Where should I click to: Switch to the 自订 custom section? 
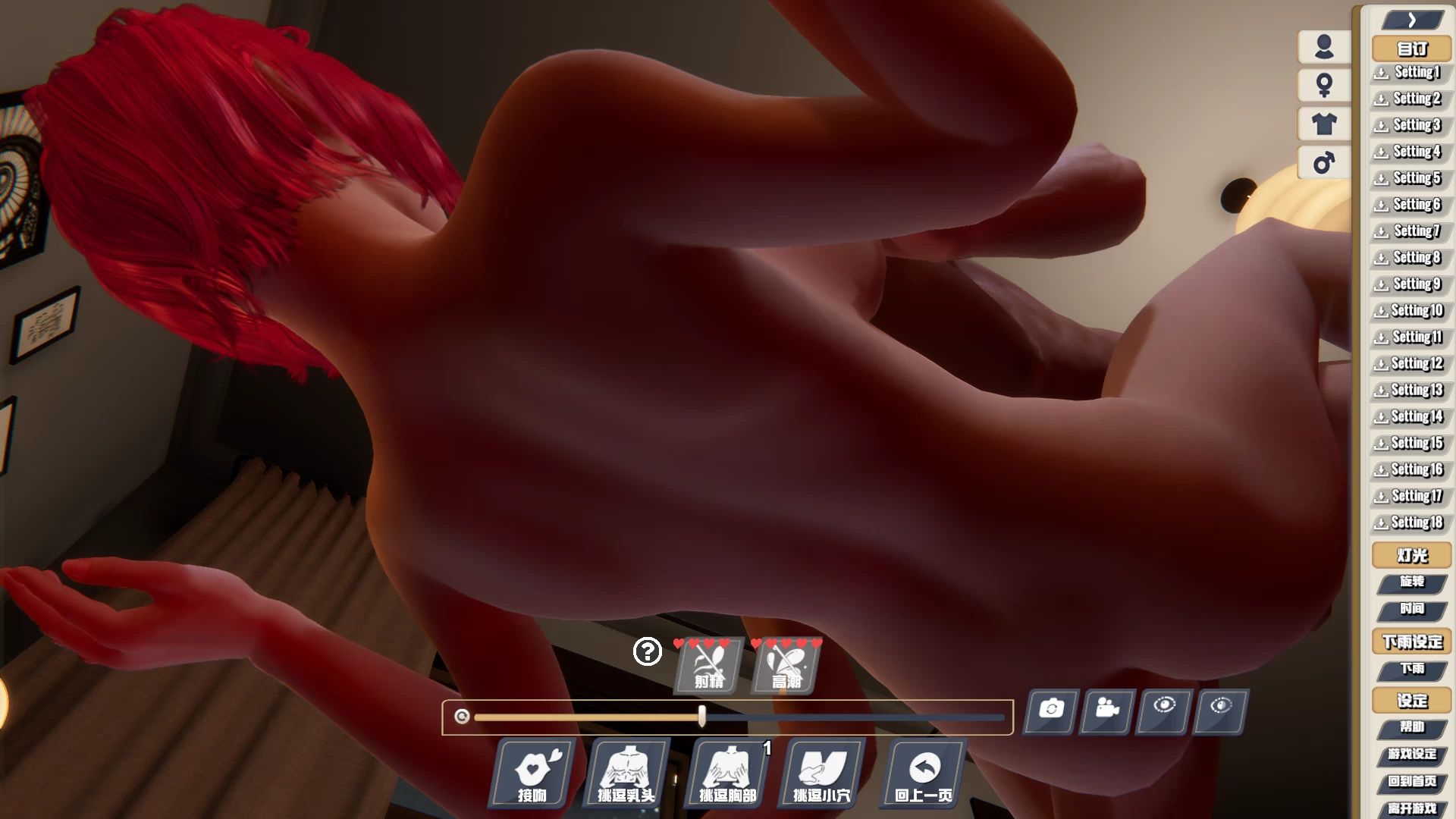(x=1410, y=48)
